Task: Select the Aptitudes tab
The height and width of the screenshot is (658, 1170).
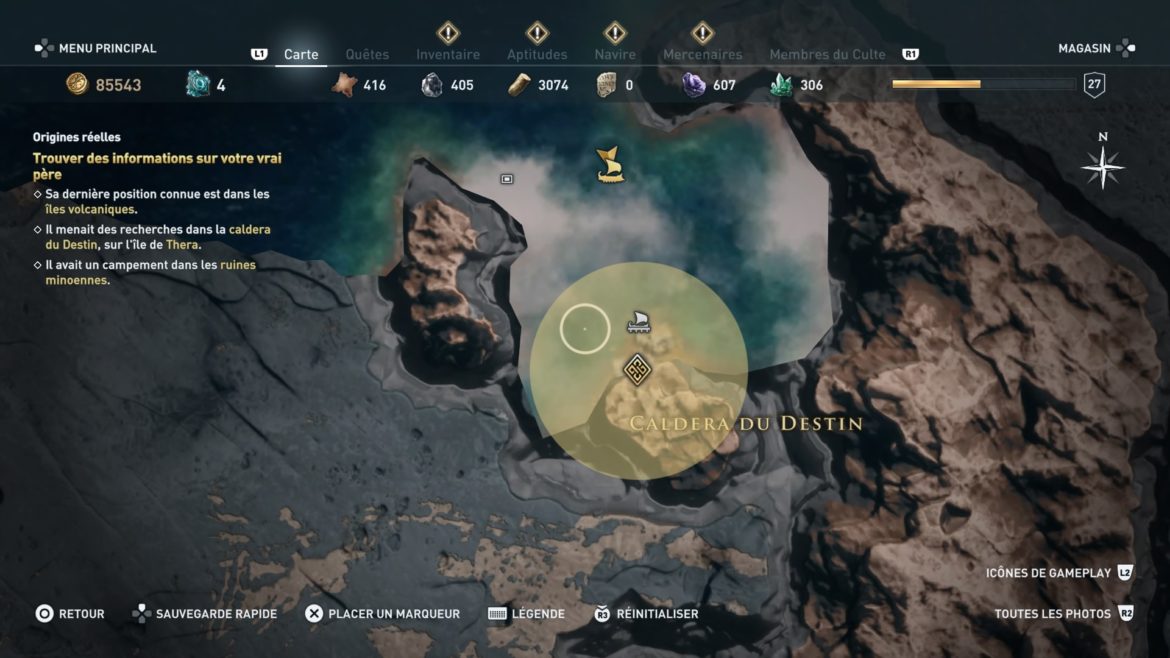Action: (x=537, y=54)
